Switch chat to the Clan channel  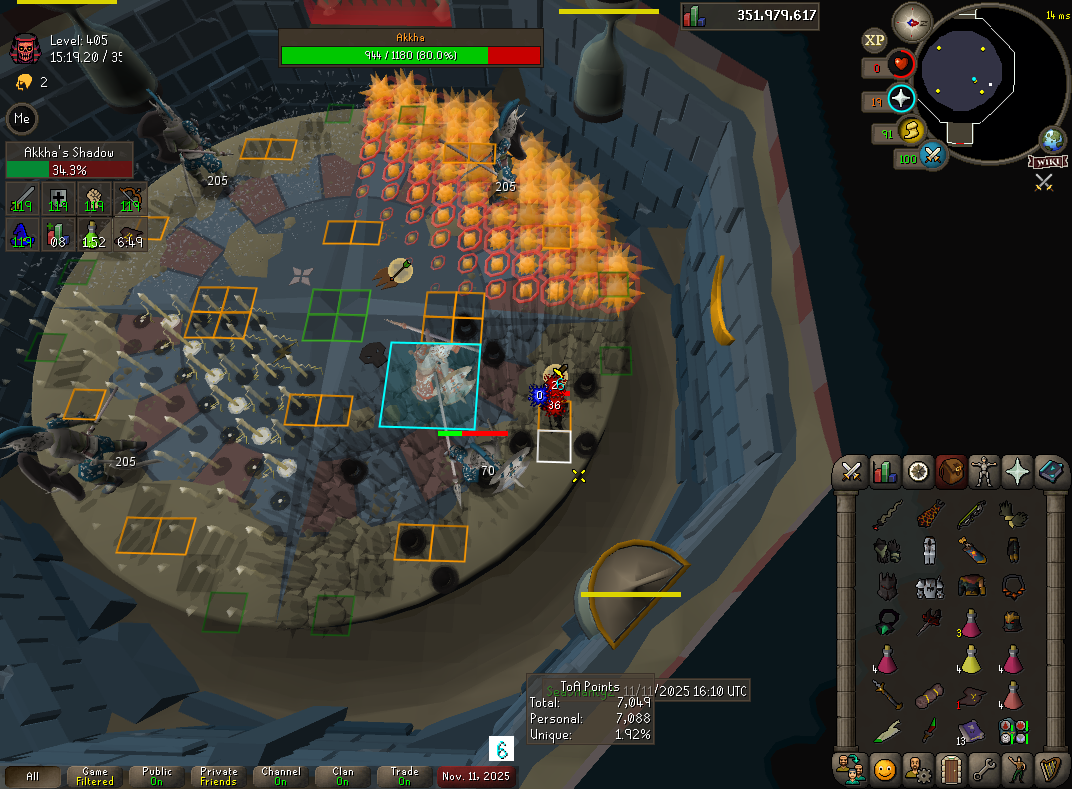(x=342, y=776)
